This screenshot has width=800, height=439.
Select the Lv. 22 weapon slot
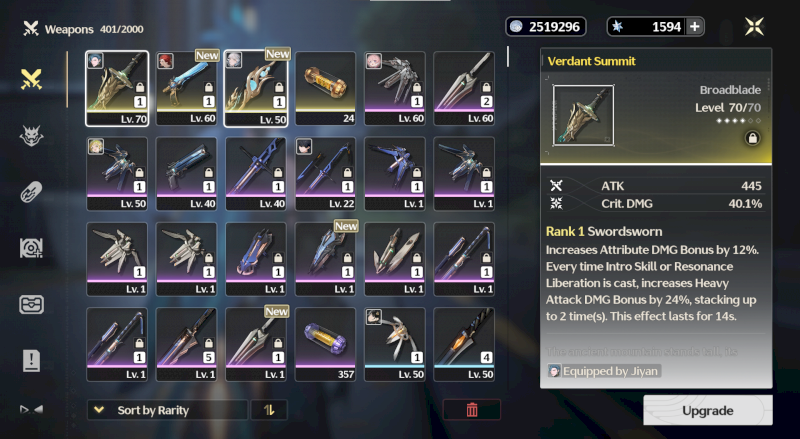[325, 174]
